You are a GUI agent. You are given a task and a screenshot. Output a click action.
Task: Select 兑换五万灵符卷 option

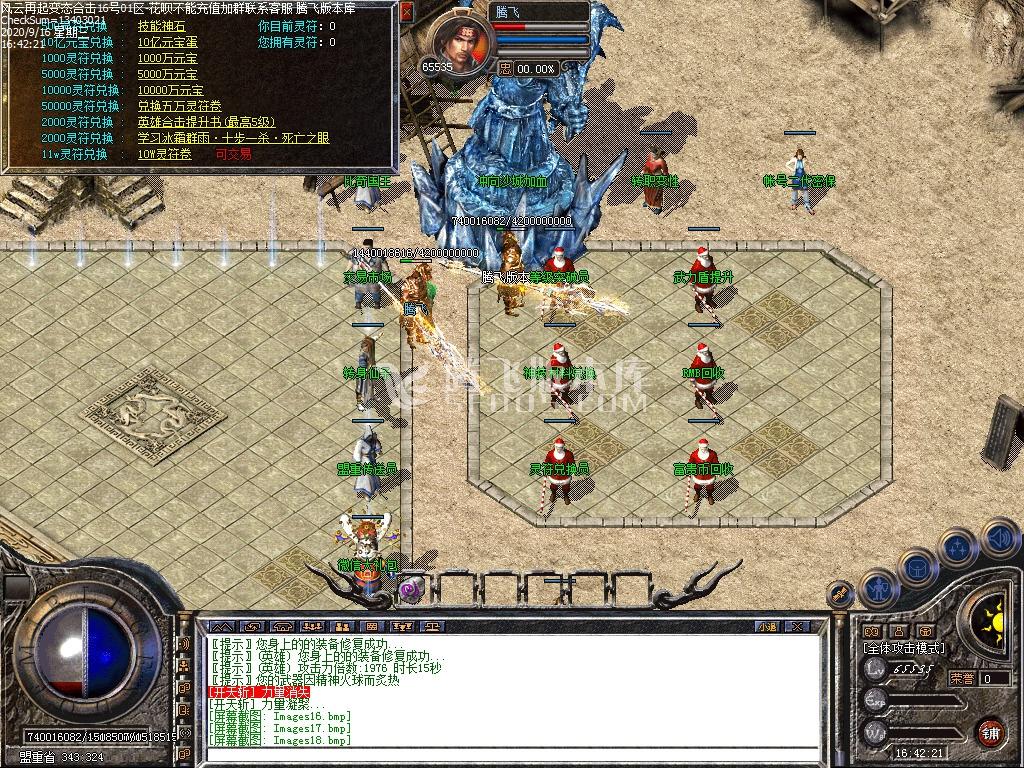pos(180,106)
